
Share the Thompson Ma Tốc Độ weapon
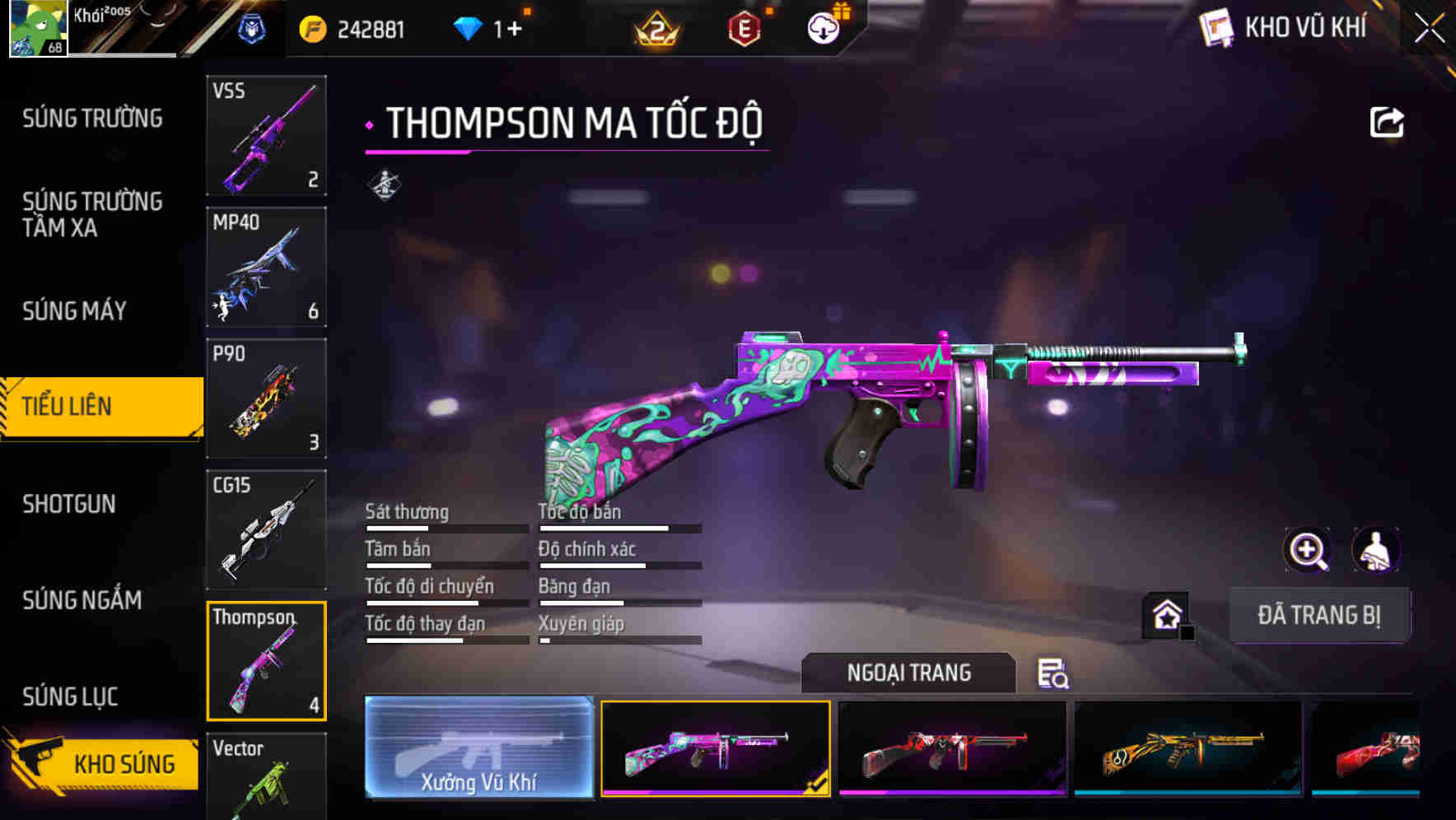(1388, 122)
